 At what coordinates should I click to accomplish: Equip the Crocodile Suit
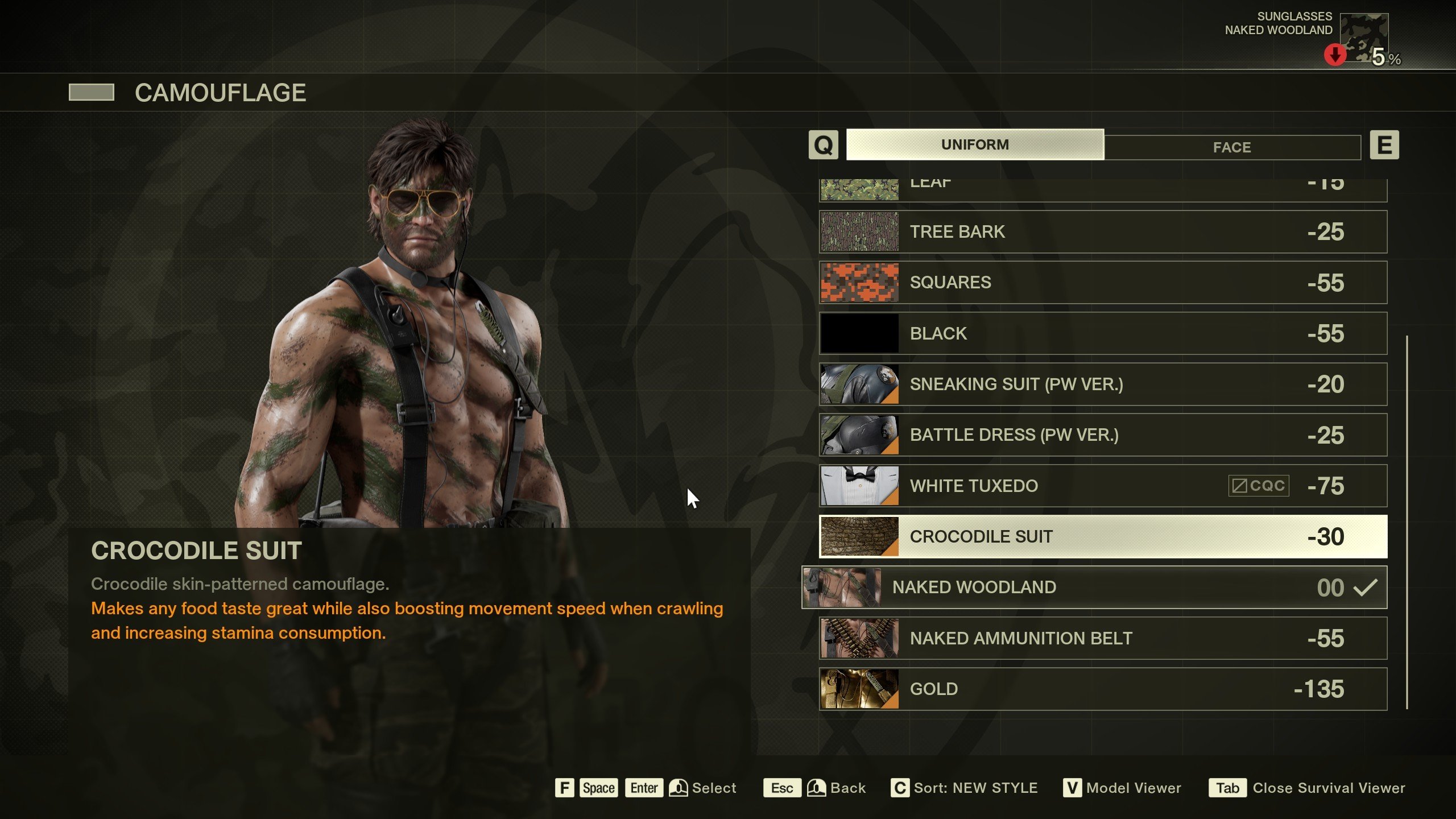1102,536
